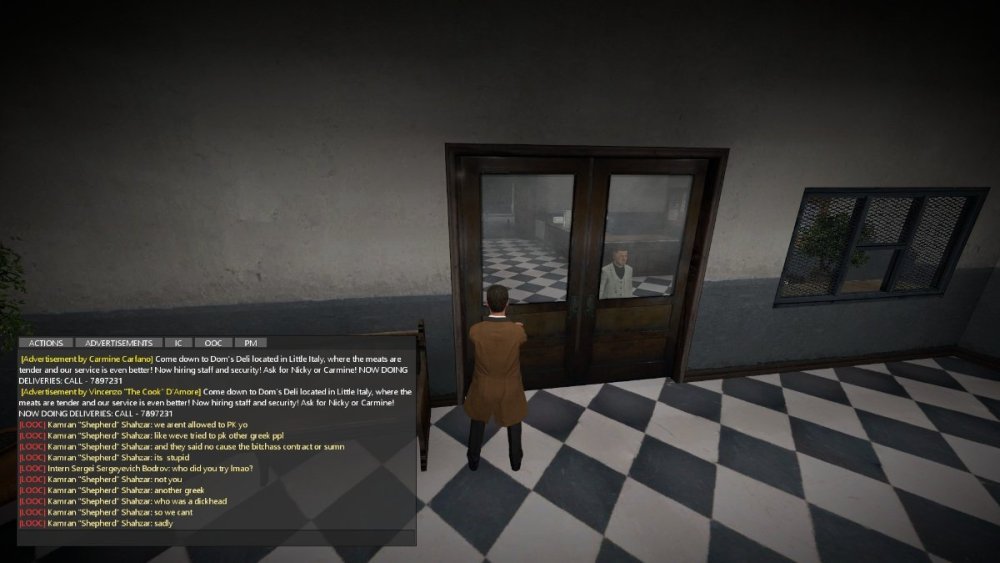The width and height of the screenshot is (1000, 563).
Task: Open the PM chat tab
Action: 250,343
